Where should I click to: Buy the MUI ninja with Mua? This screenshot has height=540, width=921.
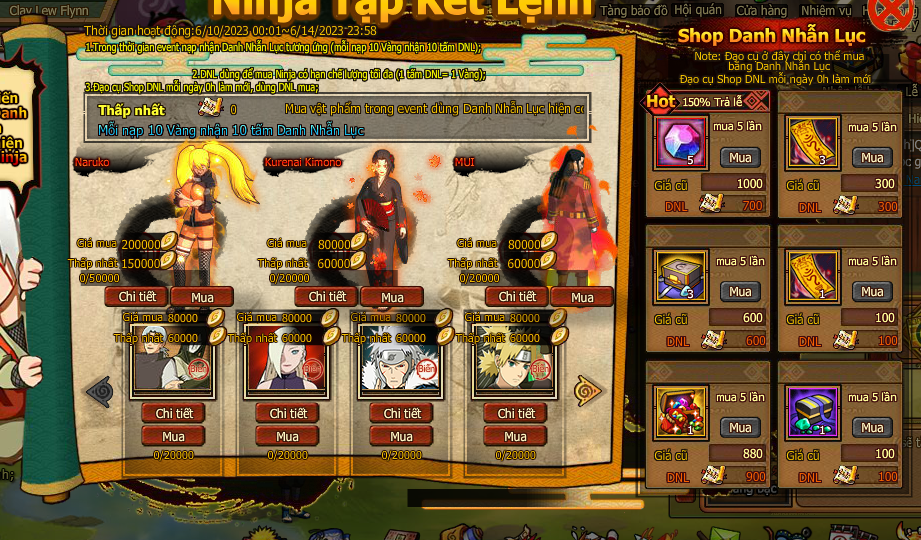(582, 297)
